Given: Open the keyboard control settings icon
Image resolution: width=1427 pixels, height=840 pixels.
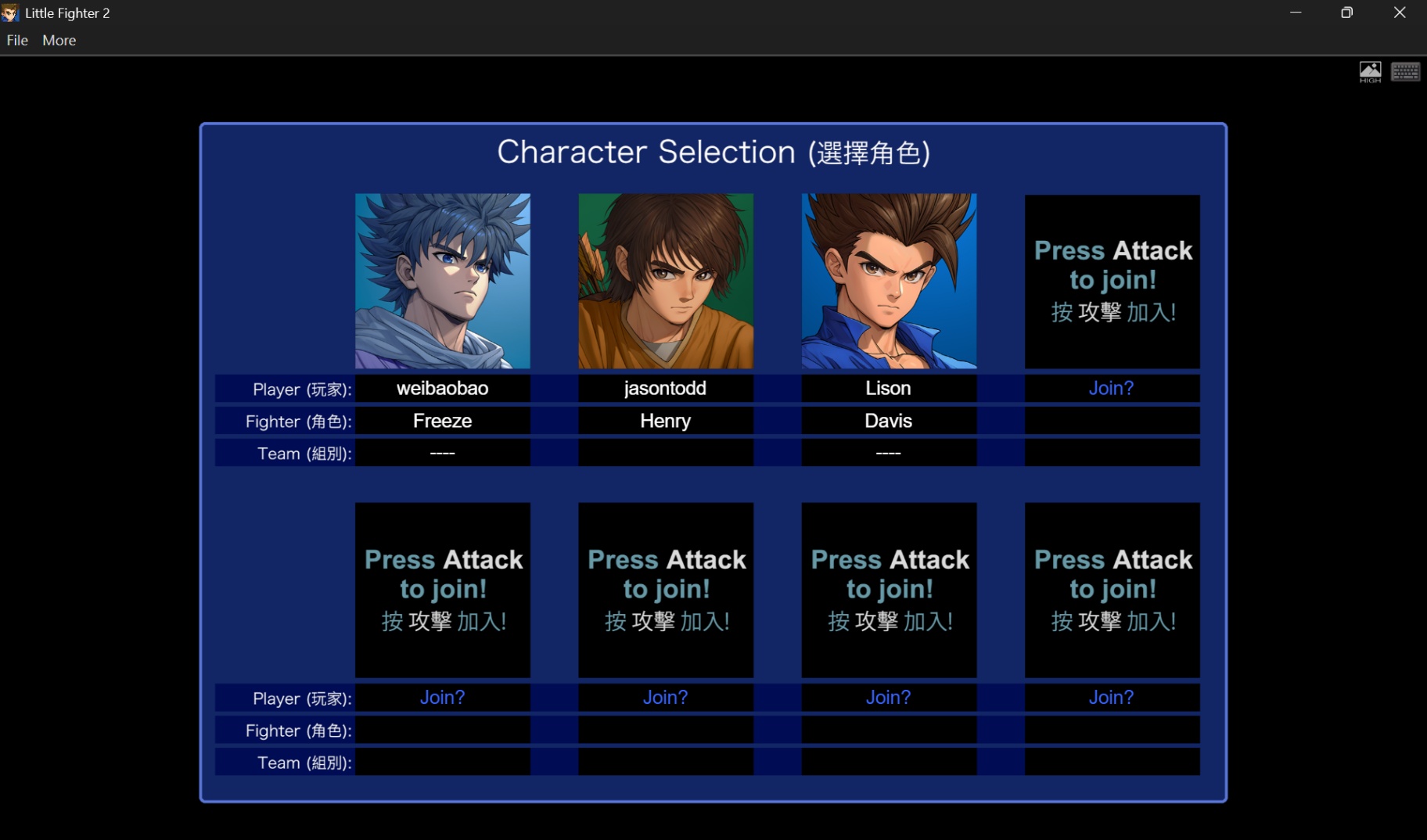Looking at the screenshot, I should (x=1405, y=71).
